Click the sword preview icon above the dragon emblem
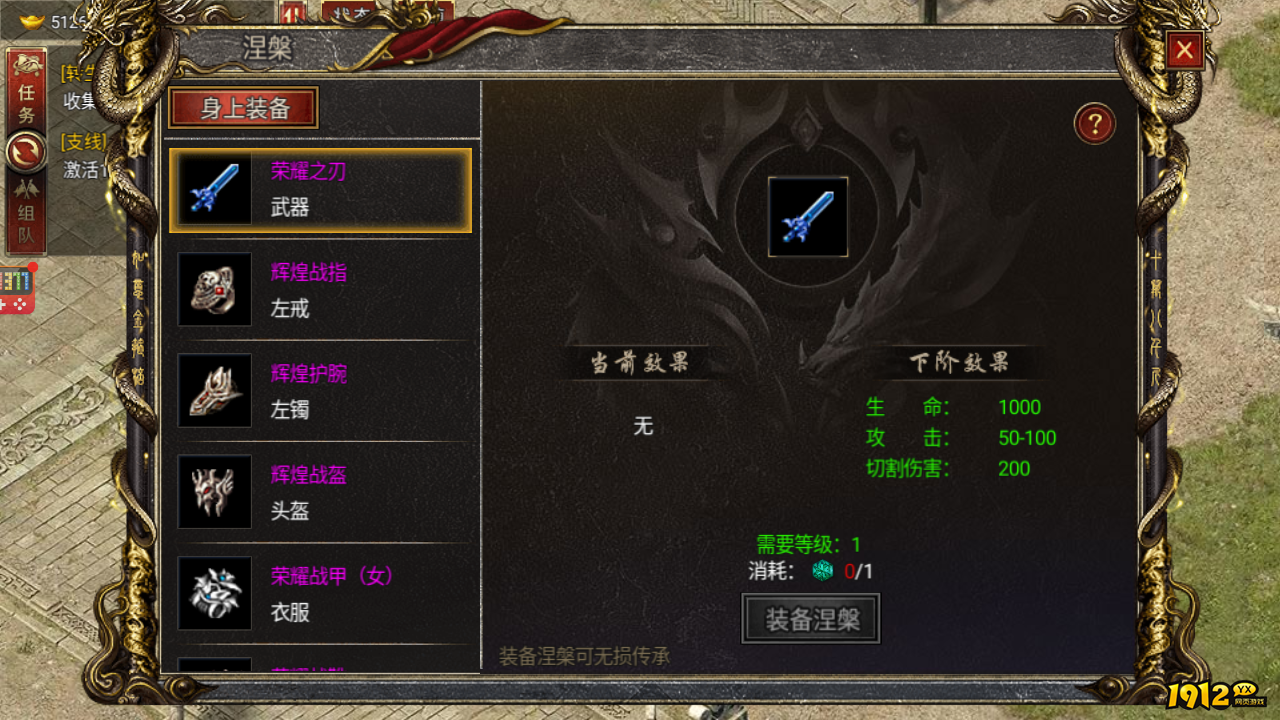Image resolution: width=1280 pixels, height=720 pixels. (x=810, y=218)
